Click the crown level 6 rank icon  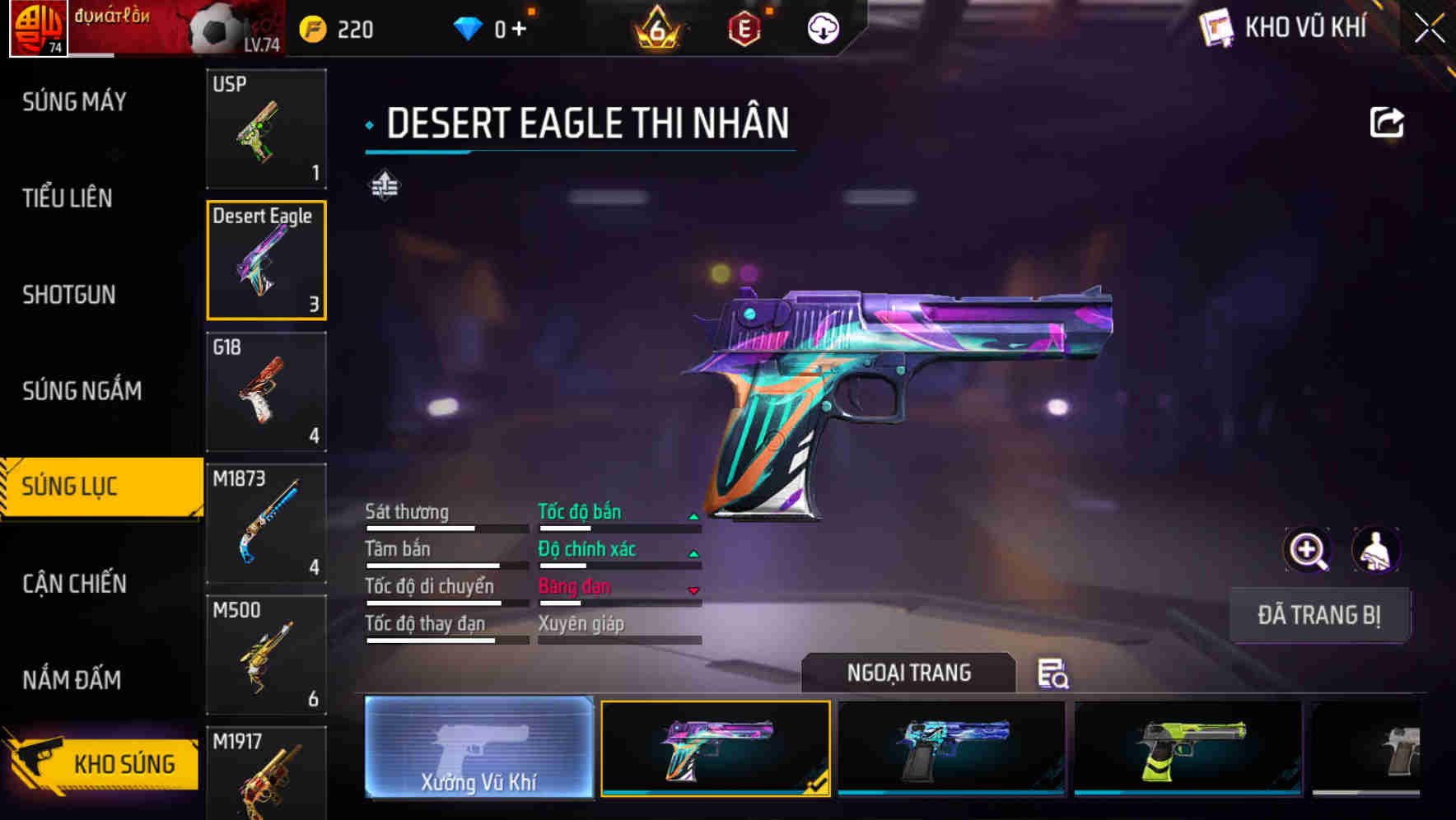pos(655,27)
